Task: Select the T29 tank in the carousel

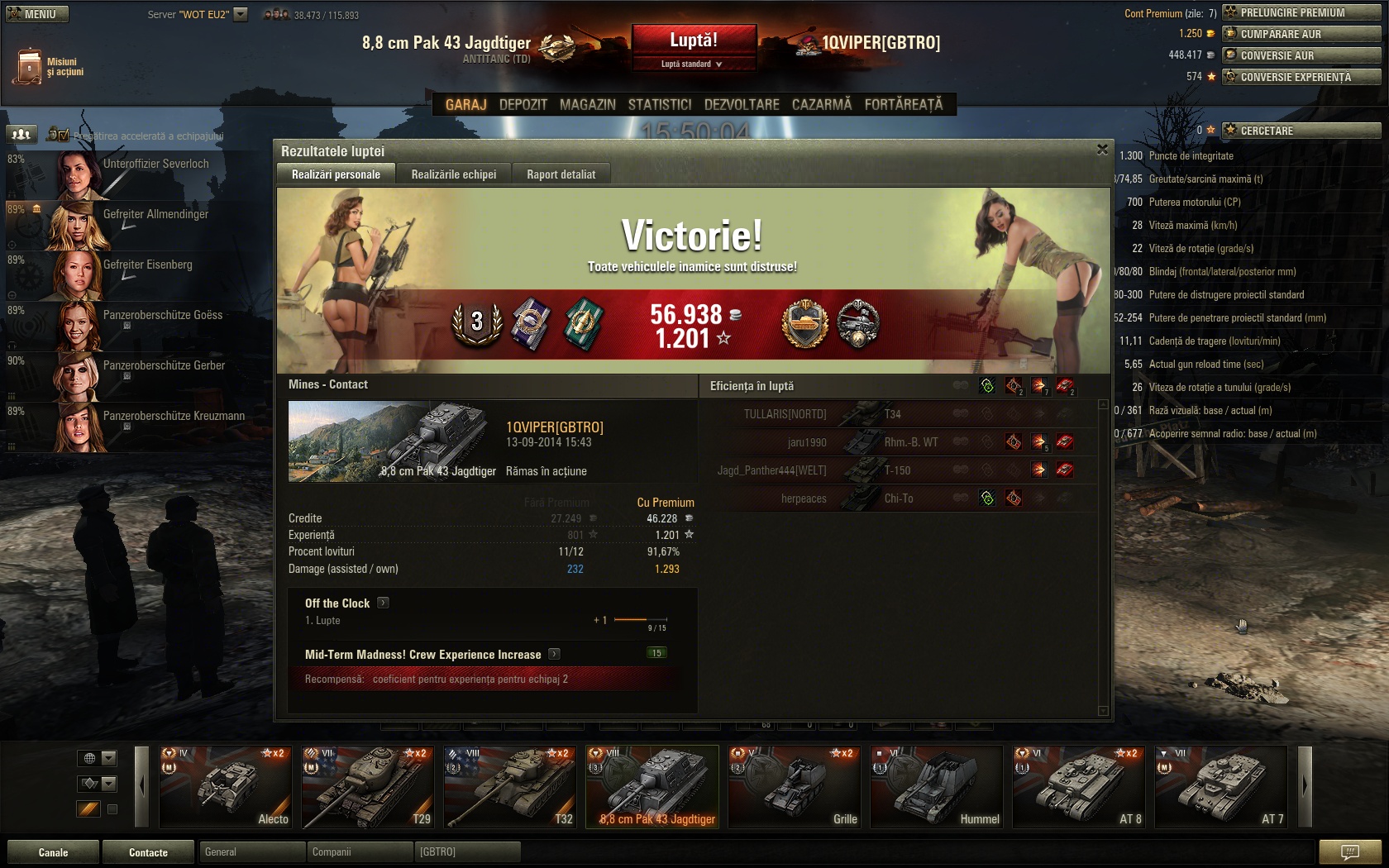Action: click(367, 786)
